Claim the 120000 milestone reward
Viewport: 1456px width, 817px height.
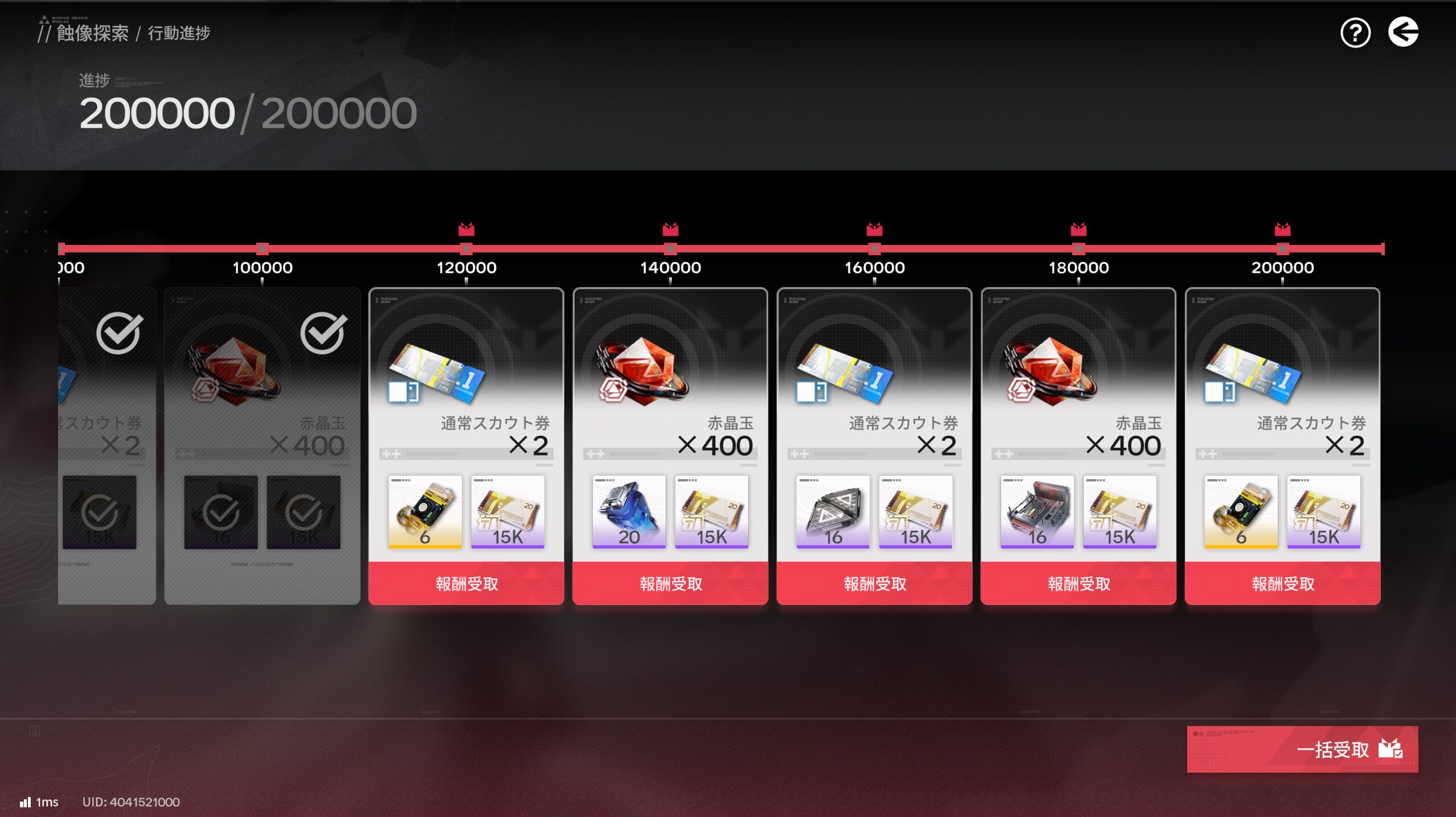(x=466, y=583)
